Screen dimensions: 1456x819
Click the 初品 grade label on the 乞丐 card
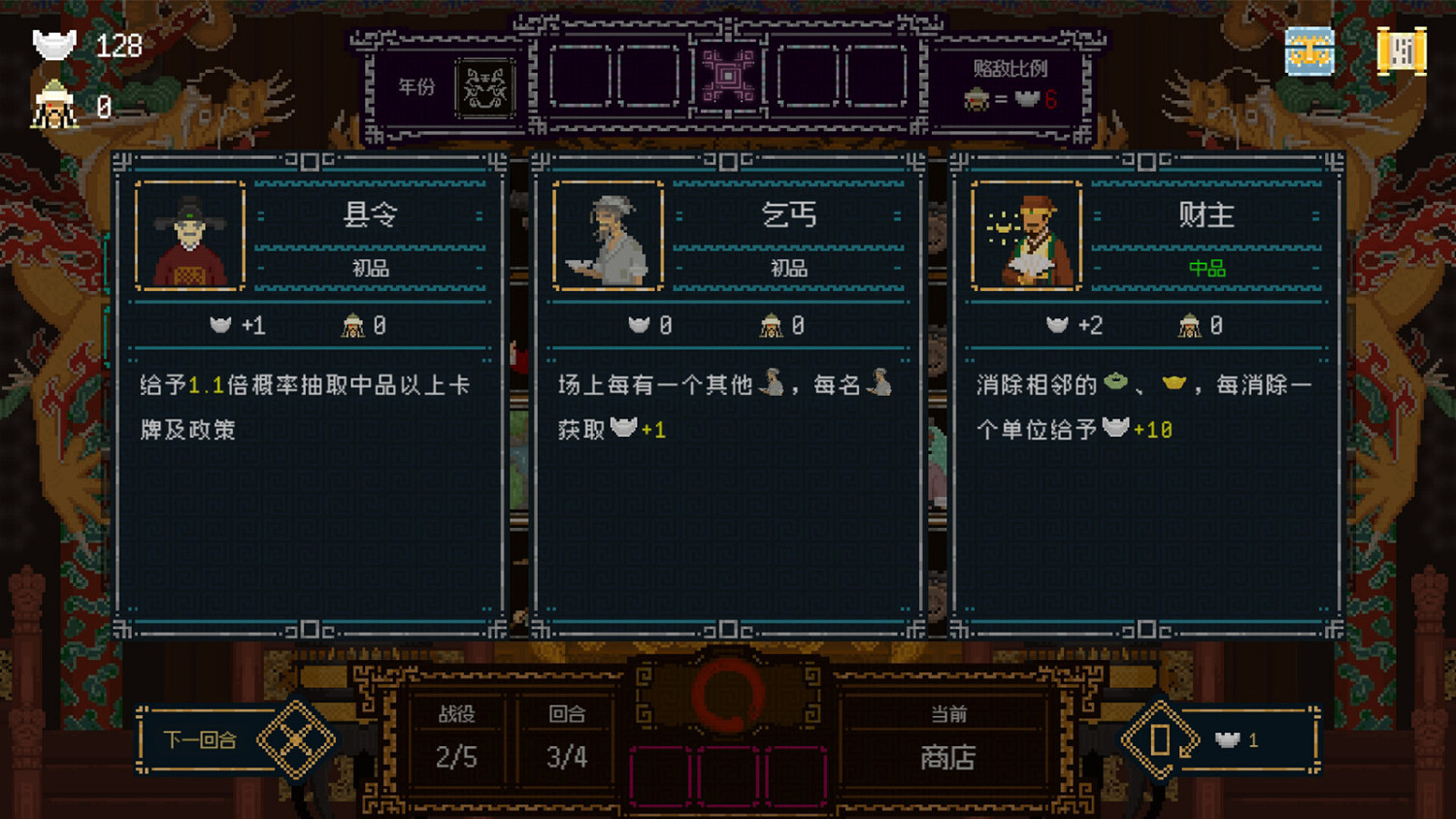click(x=788, y=269)
